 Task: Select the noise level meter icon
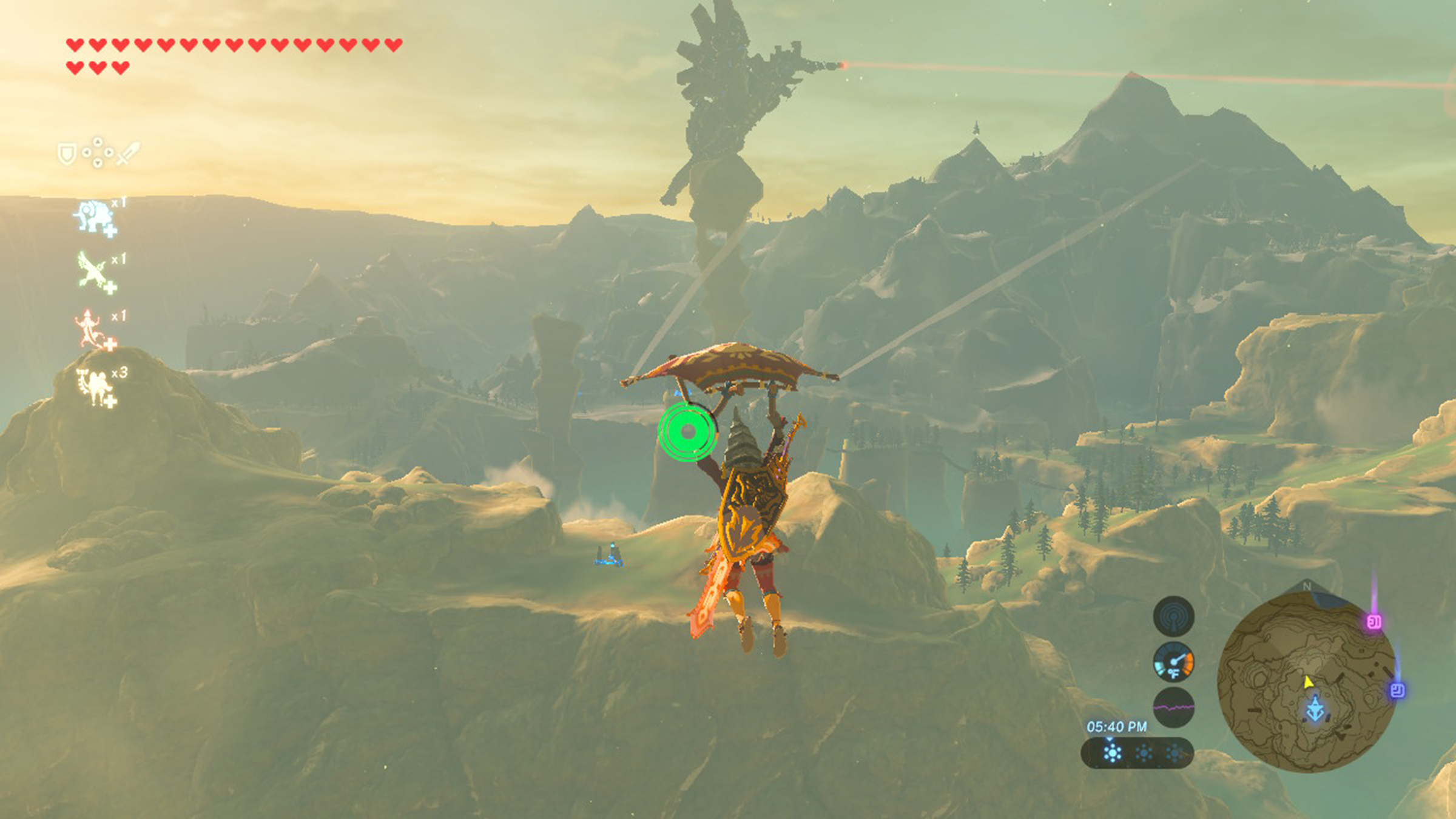tap(1173, 707)
